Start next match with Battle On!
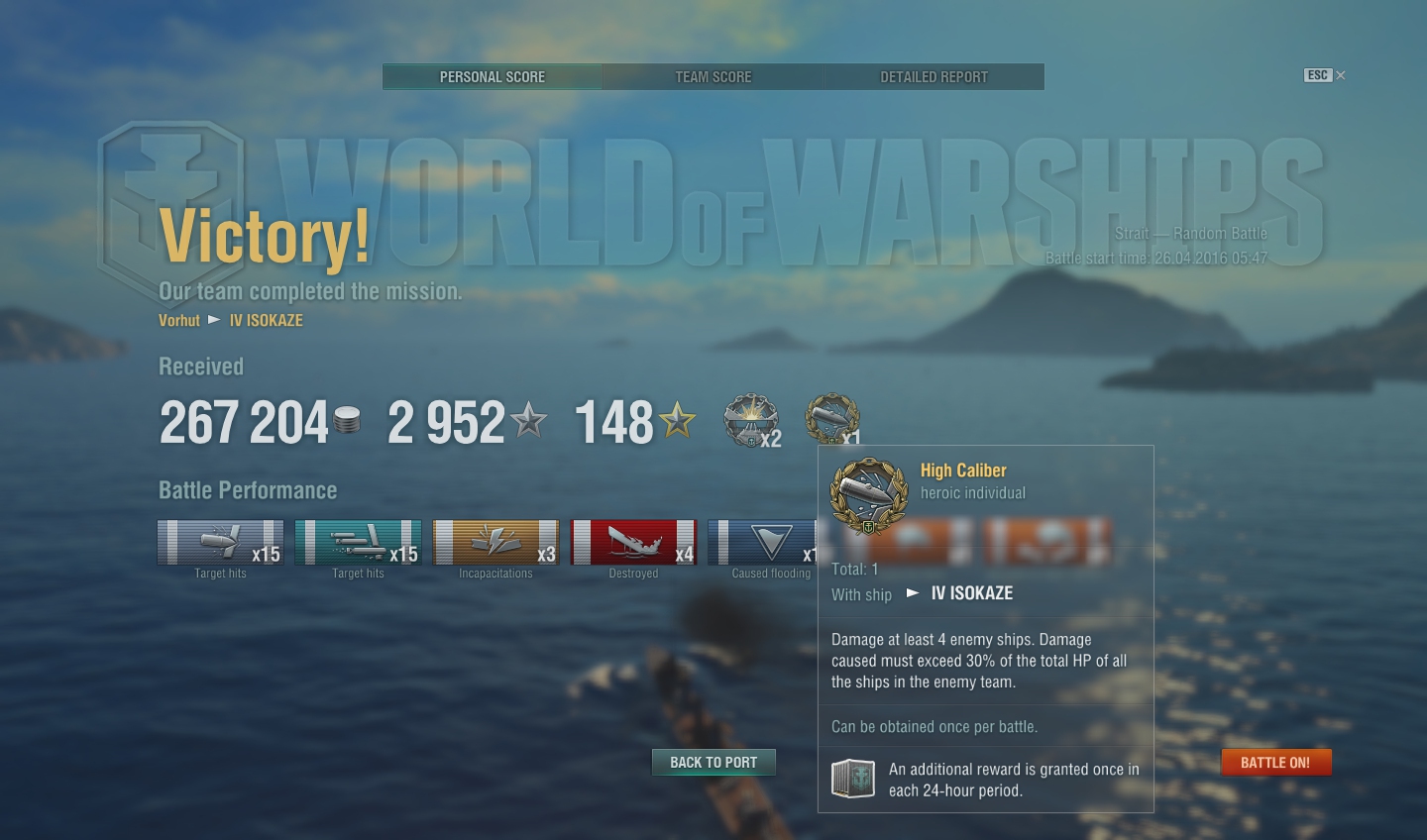The width and height of the screenshot is (1427, 840). point(1275,763)
